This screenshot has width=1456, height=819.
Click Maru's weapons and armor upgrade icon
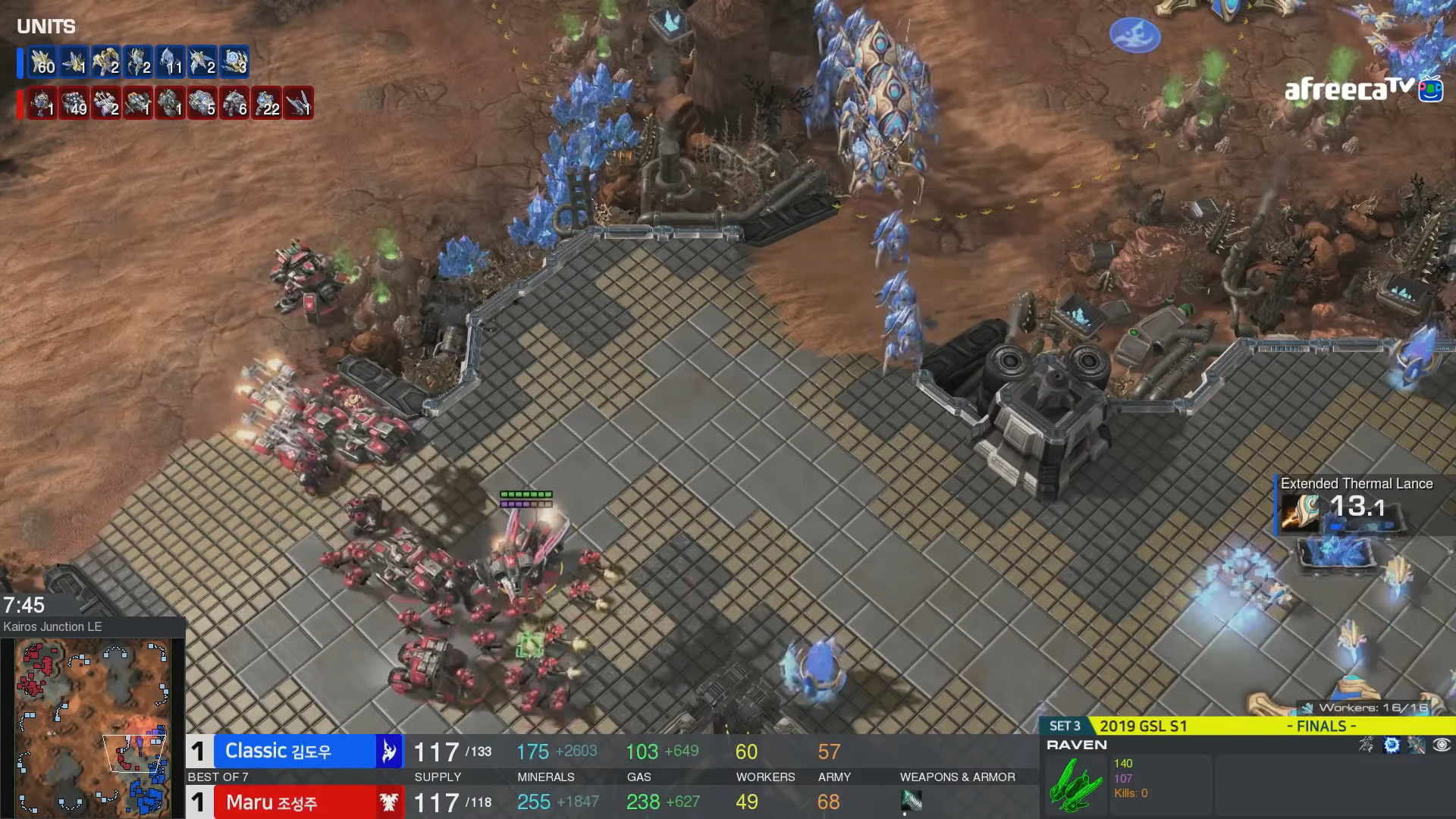912,799
